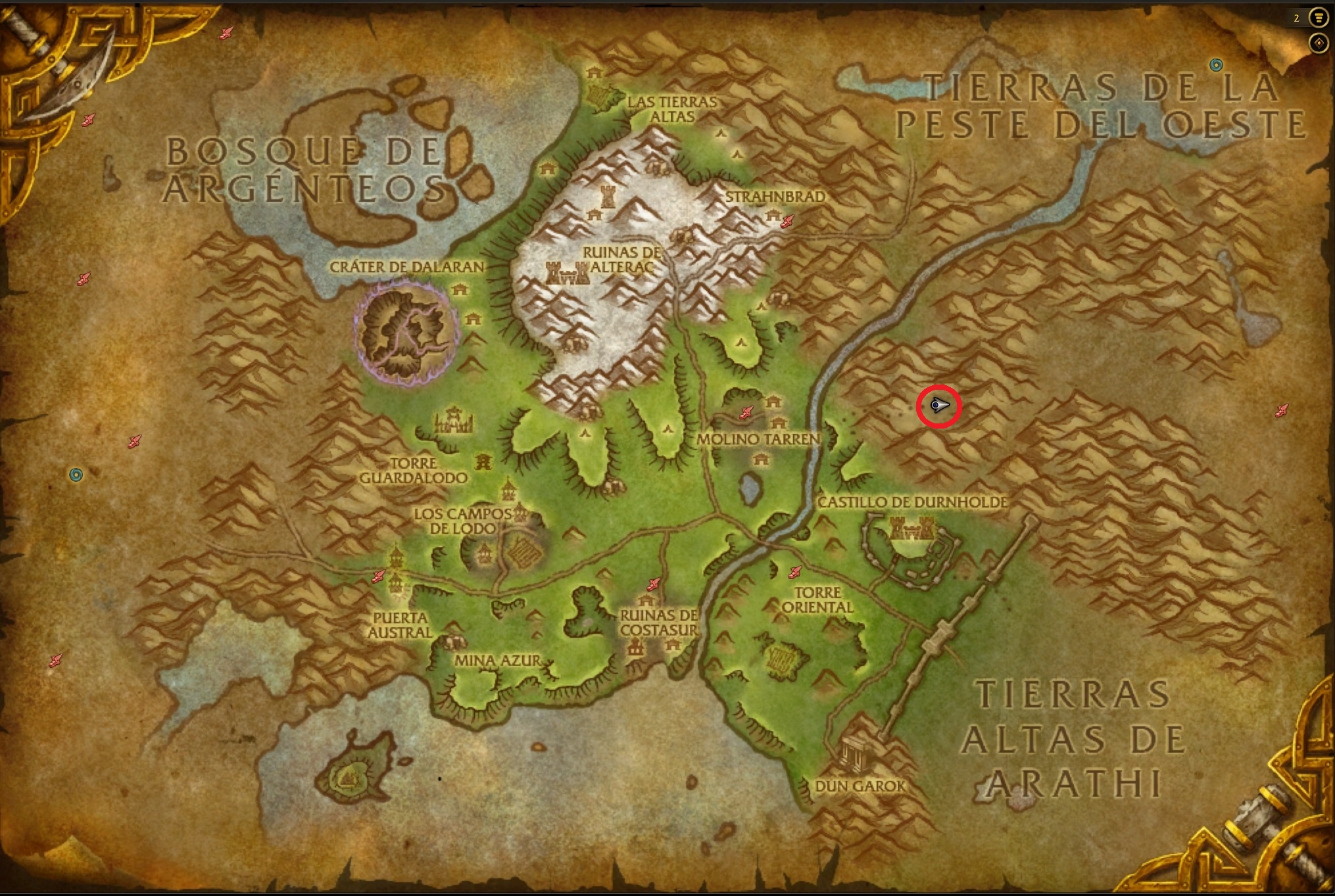1335x896 pixels.
Task: Choose the flight point at Molino Tarren
Action: pyautogui.click(x=746, y=412)
